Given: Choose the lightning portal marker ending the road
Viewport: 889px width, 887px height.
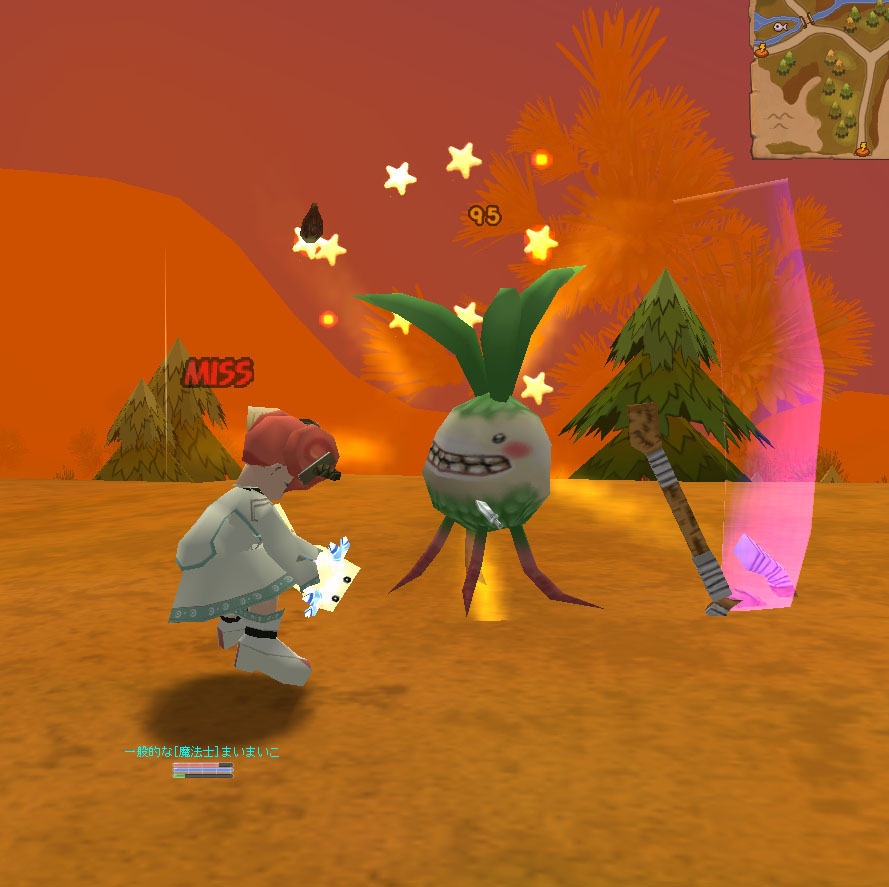Looking at the screenshot, I should pos(863,148).
